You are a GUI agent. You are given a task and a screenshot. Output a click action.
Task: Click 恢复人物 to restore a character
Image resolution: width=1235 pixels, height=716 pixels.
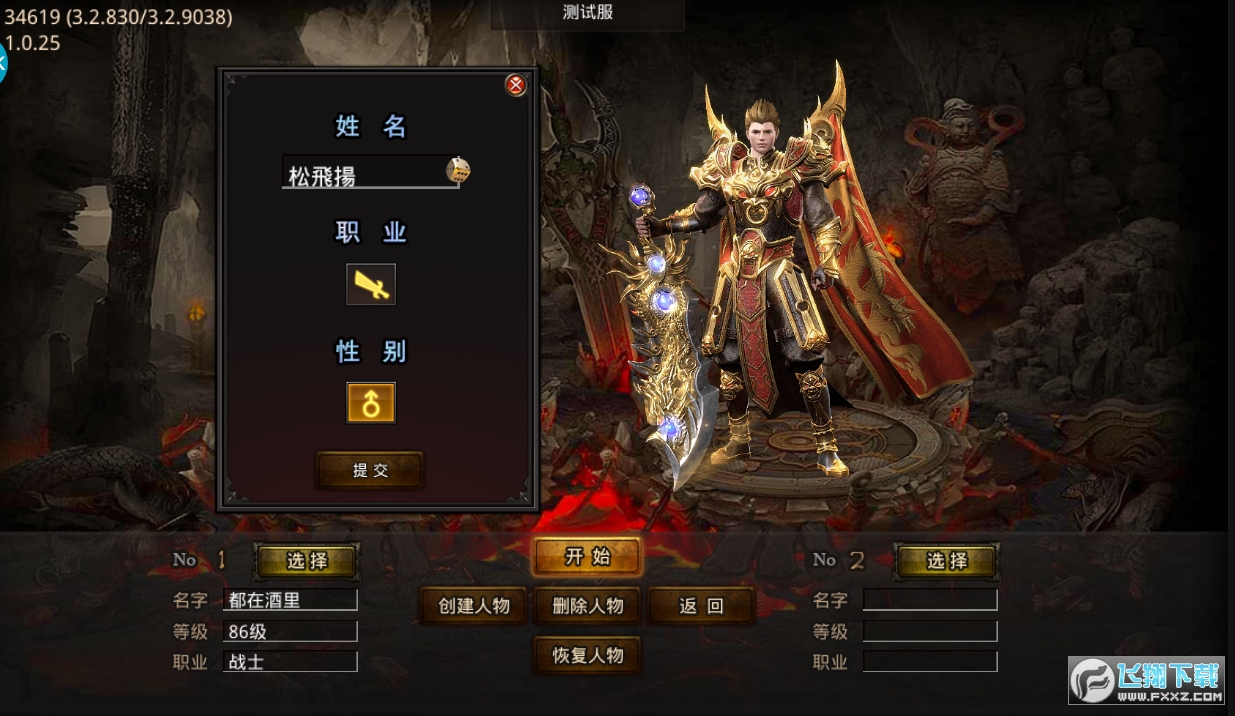(x=587, y=656)
